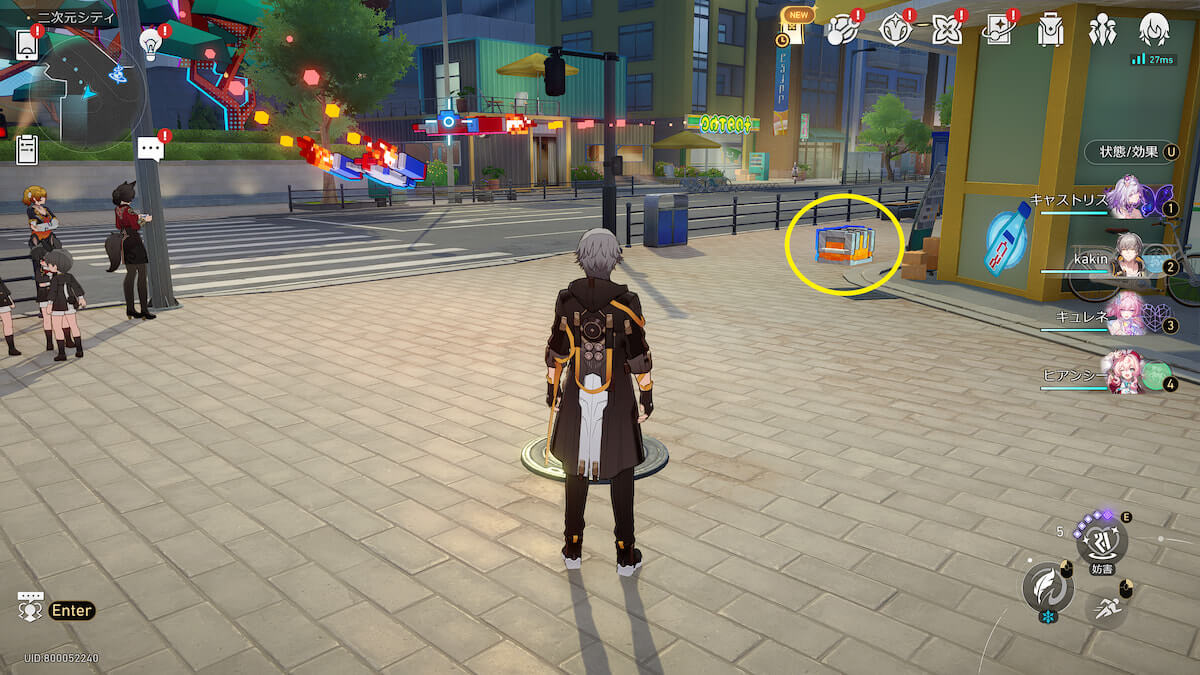This screenshot has height=675, width=1200.
Task: Open the 状態/効果 status effects button
Action: click(1131, 152)
